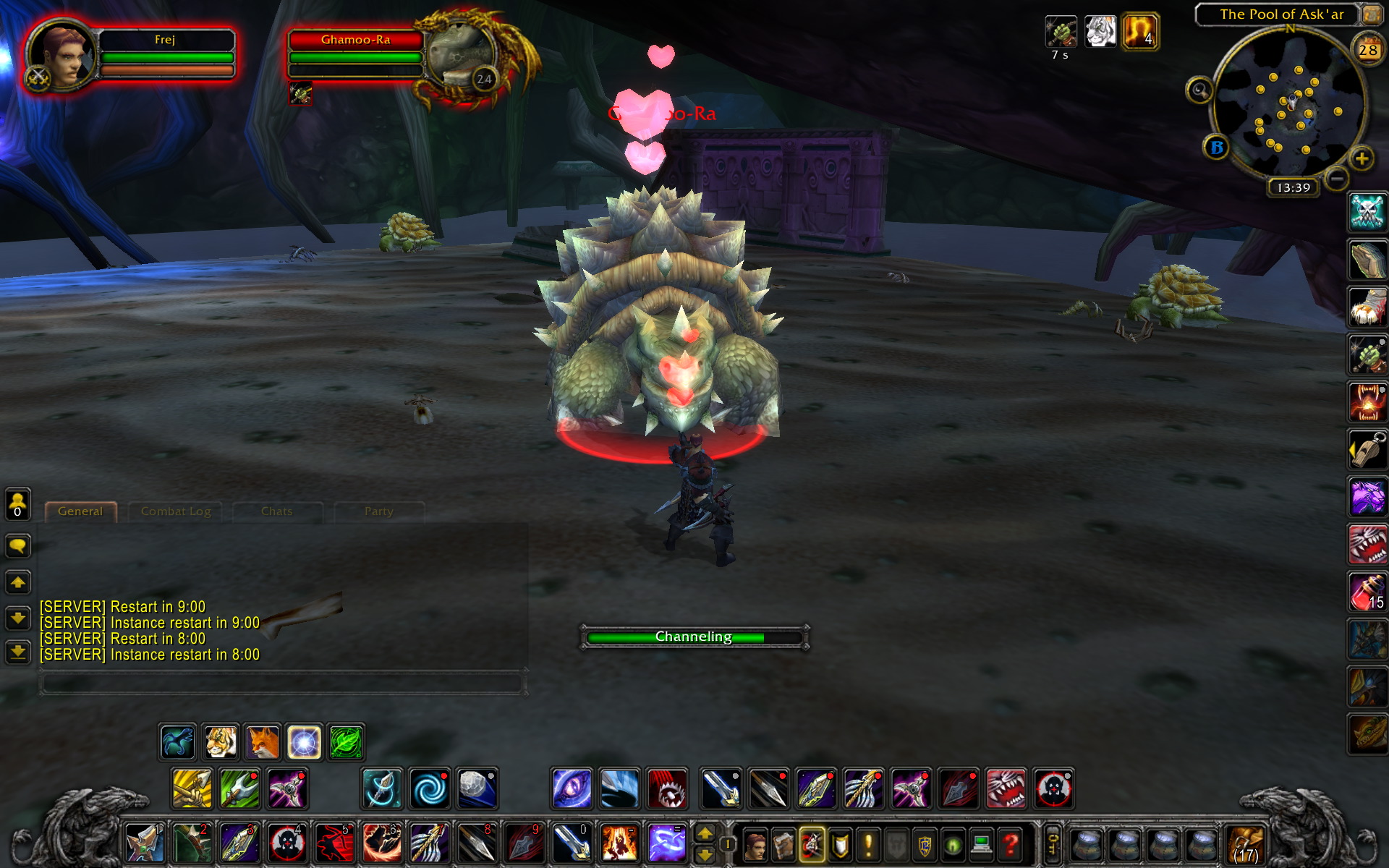Viewport: 1389px width, 868px height.
Task: Zoom out the minimap with the minus button
Action: tap(1336, 177)
